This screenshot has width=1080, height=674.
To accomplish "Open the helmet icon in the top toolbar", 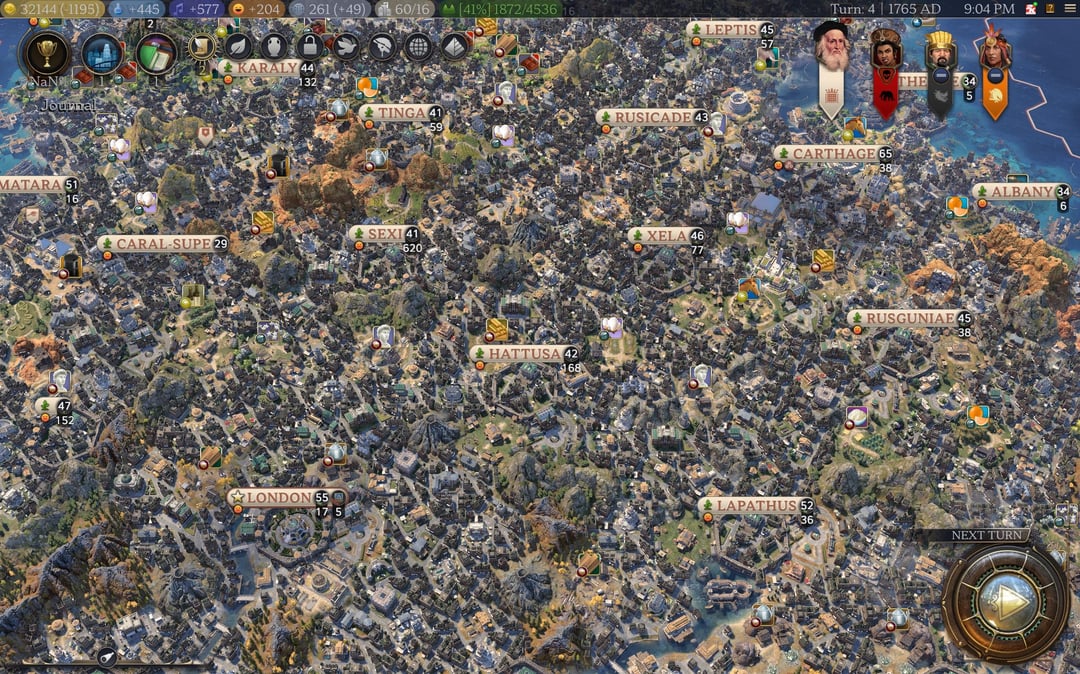I will tap(382, 46).
